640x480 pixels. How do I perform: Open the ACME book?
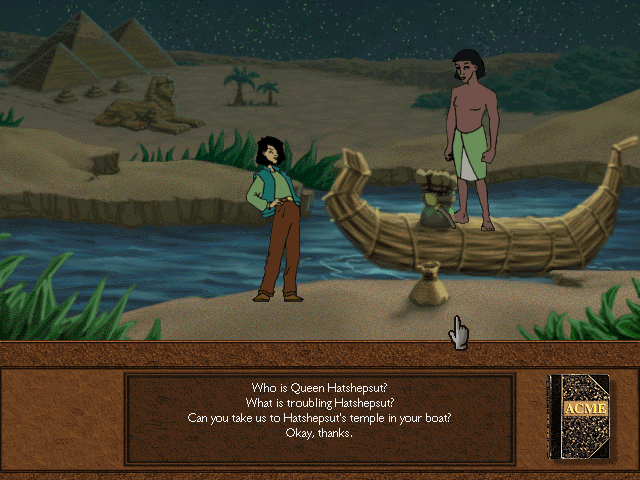coord(578,417)
